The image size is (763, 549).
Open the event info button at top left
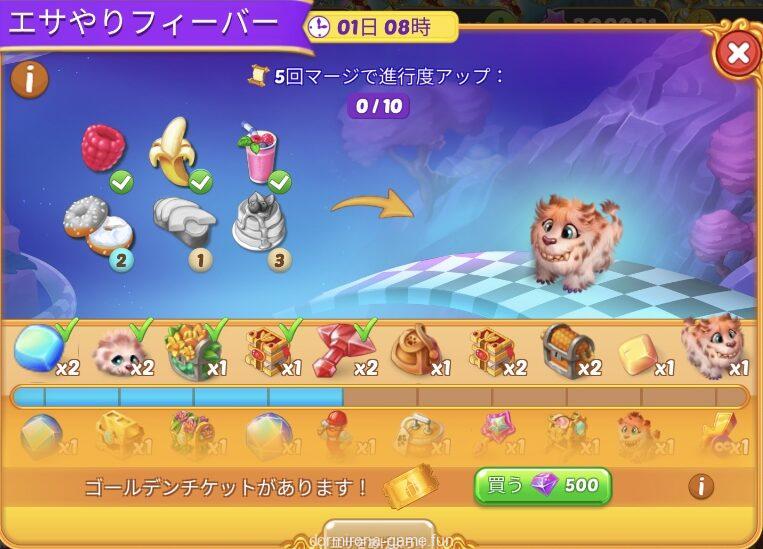[29, 80]
